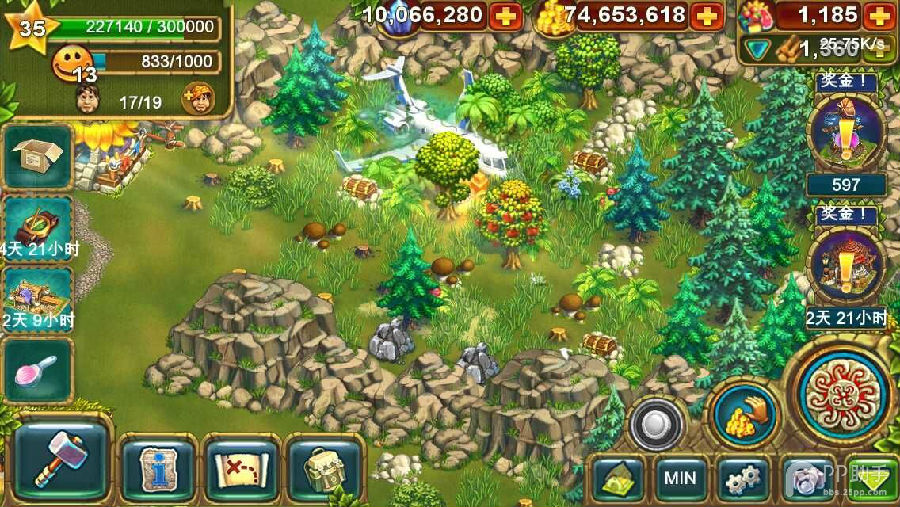Add more gems with the plus button

[505, 15]
